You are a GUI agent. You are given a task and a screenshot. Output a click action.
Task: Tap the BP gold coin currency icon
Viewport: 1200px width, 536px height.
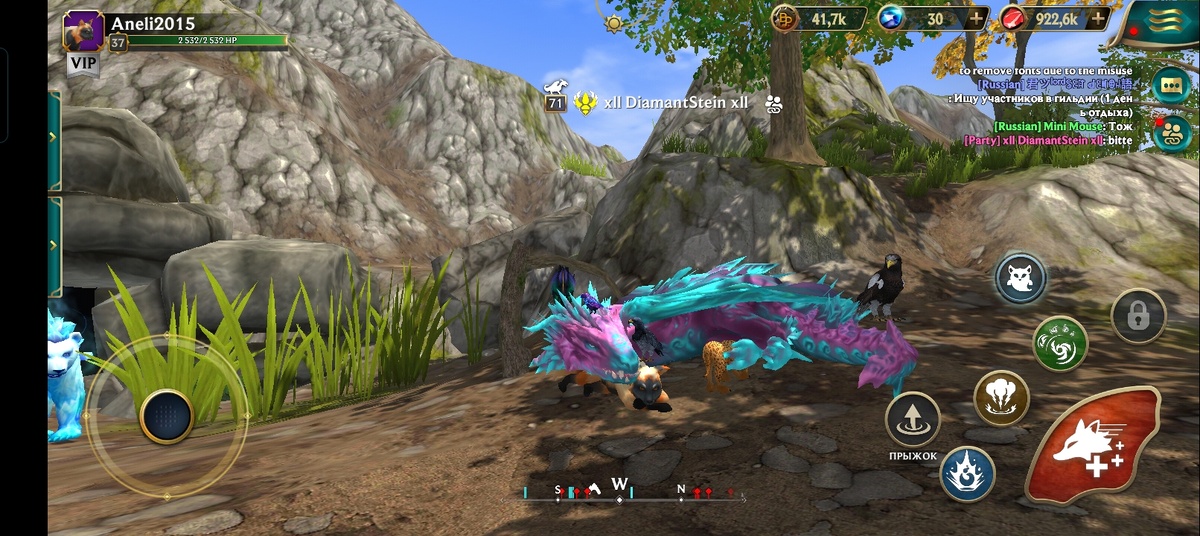click(x=784, y=18)
